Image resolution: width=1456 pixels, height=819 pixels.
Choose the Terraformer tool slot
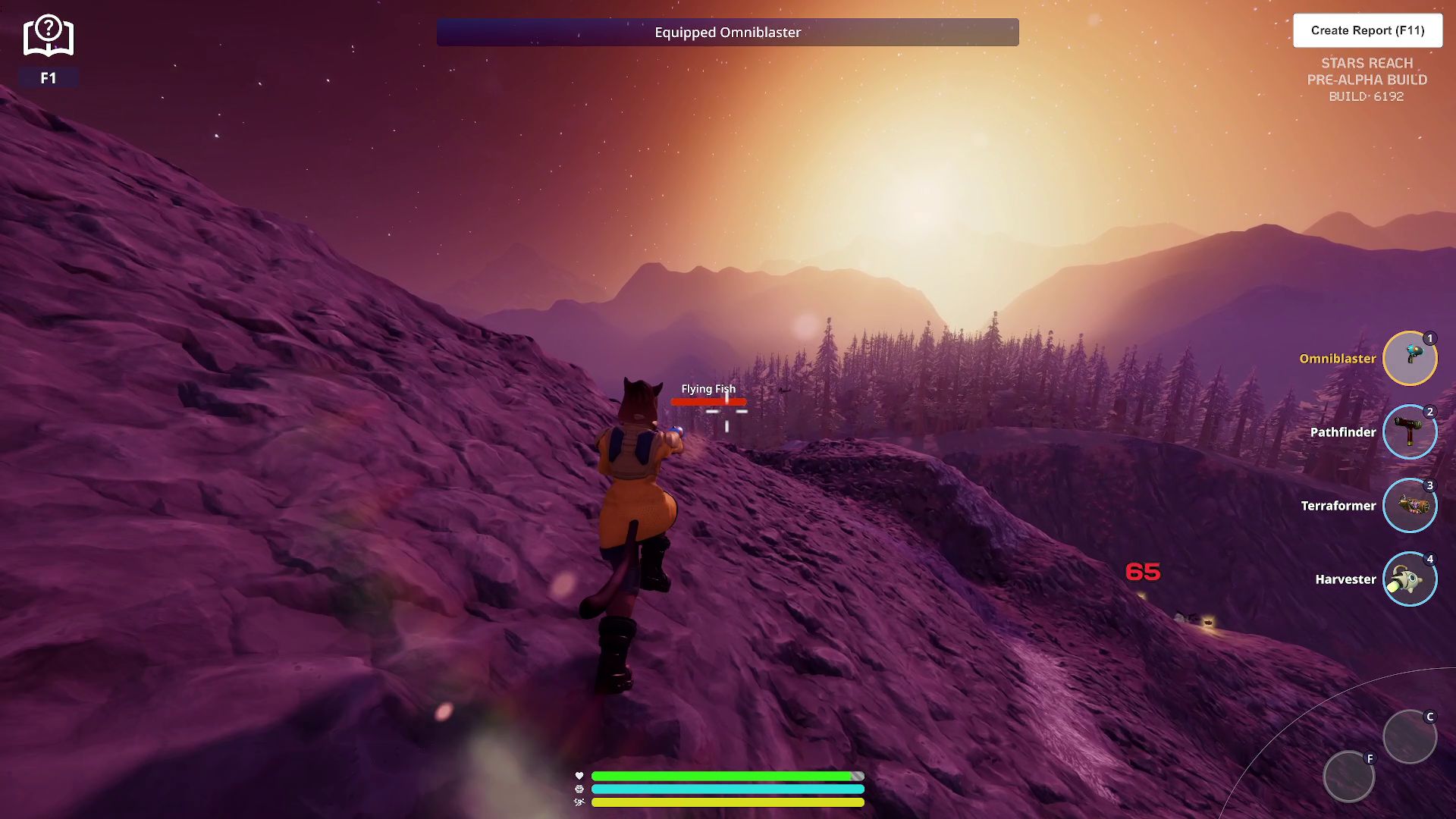(1410, 505)
